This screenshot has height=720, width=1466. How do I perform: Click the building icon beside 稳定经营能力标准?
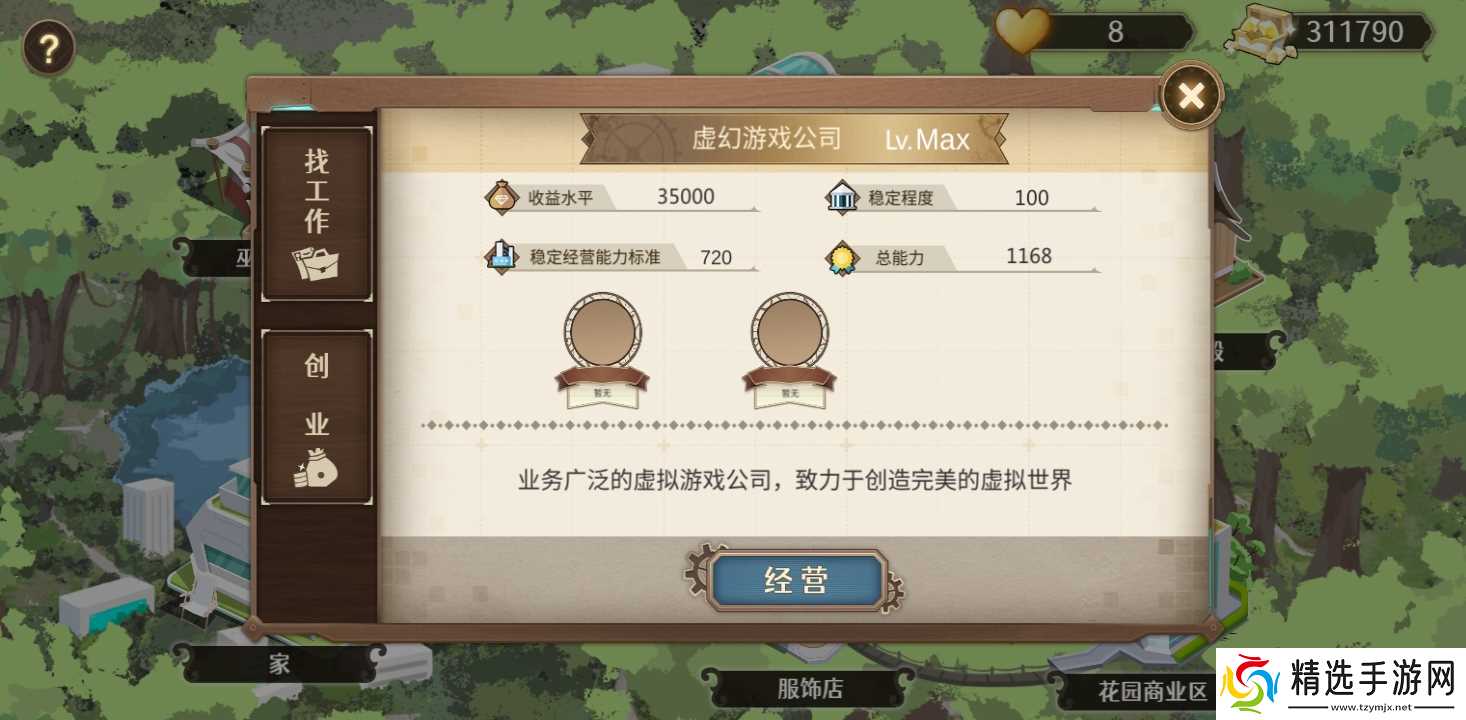[x=500, y=256]
